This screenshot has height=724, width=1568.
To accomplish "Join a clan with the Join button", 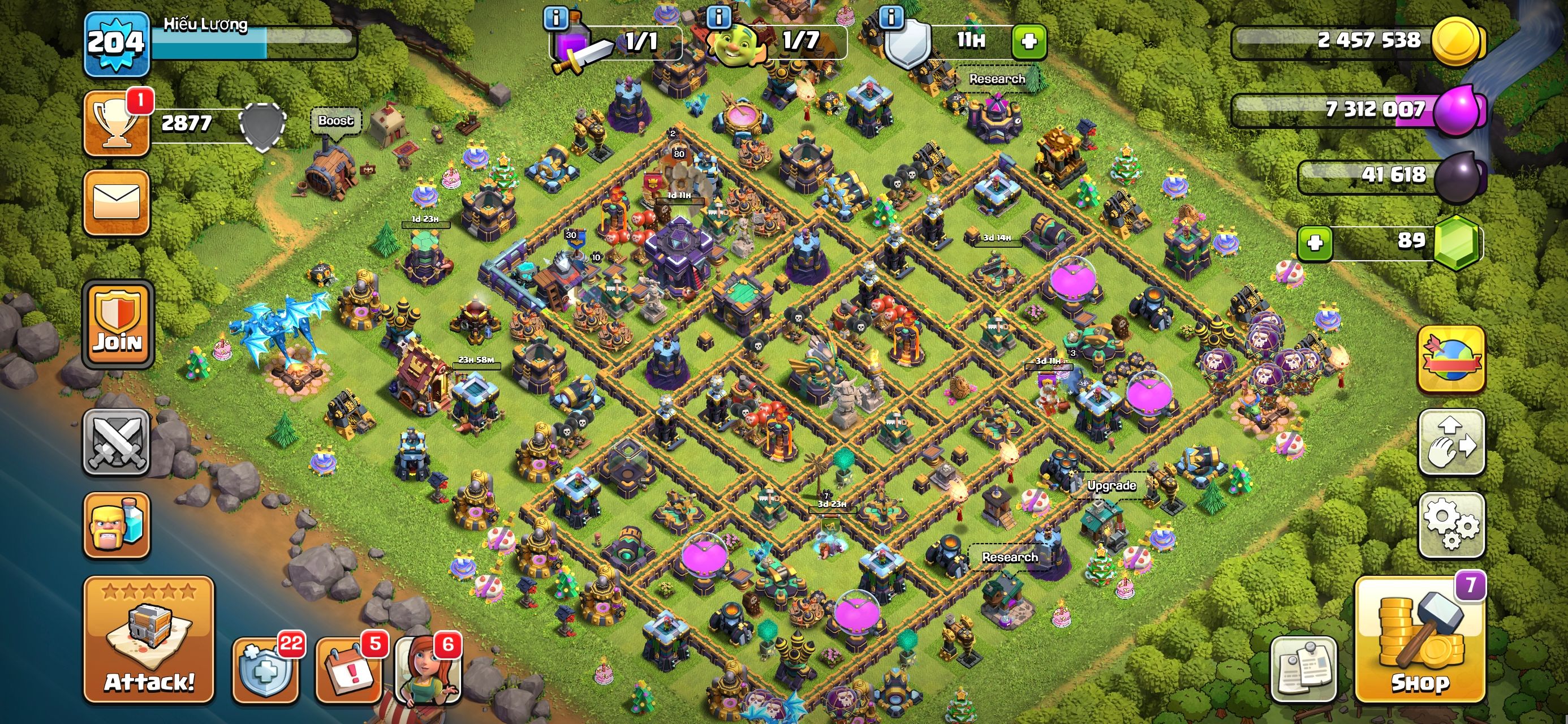I will click(x=118, y=325).
